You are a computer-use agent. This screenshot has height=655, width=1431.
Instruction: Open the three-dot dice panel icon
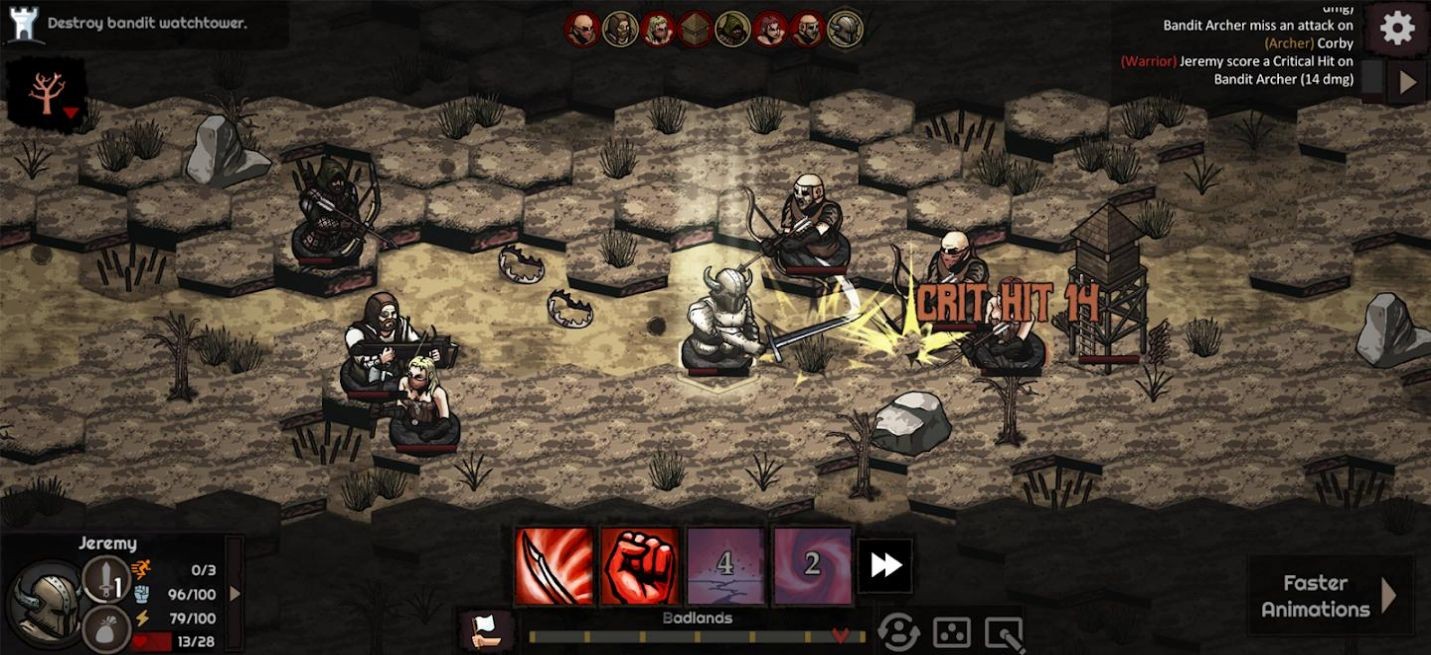click(951, 632)
